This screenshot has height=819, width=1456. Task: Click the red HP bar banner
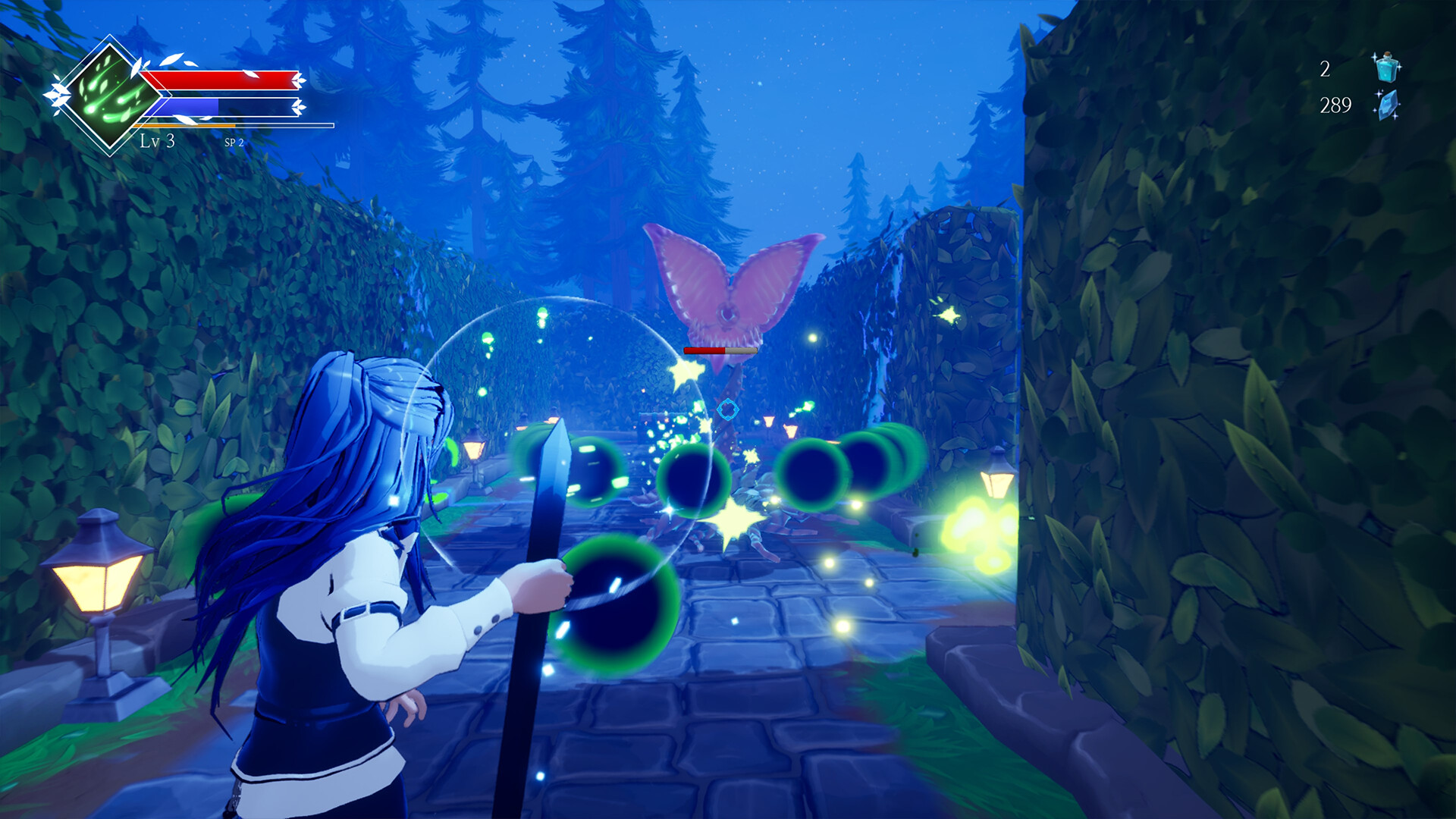[220, 78]
